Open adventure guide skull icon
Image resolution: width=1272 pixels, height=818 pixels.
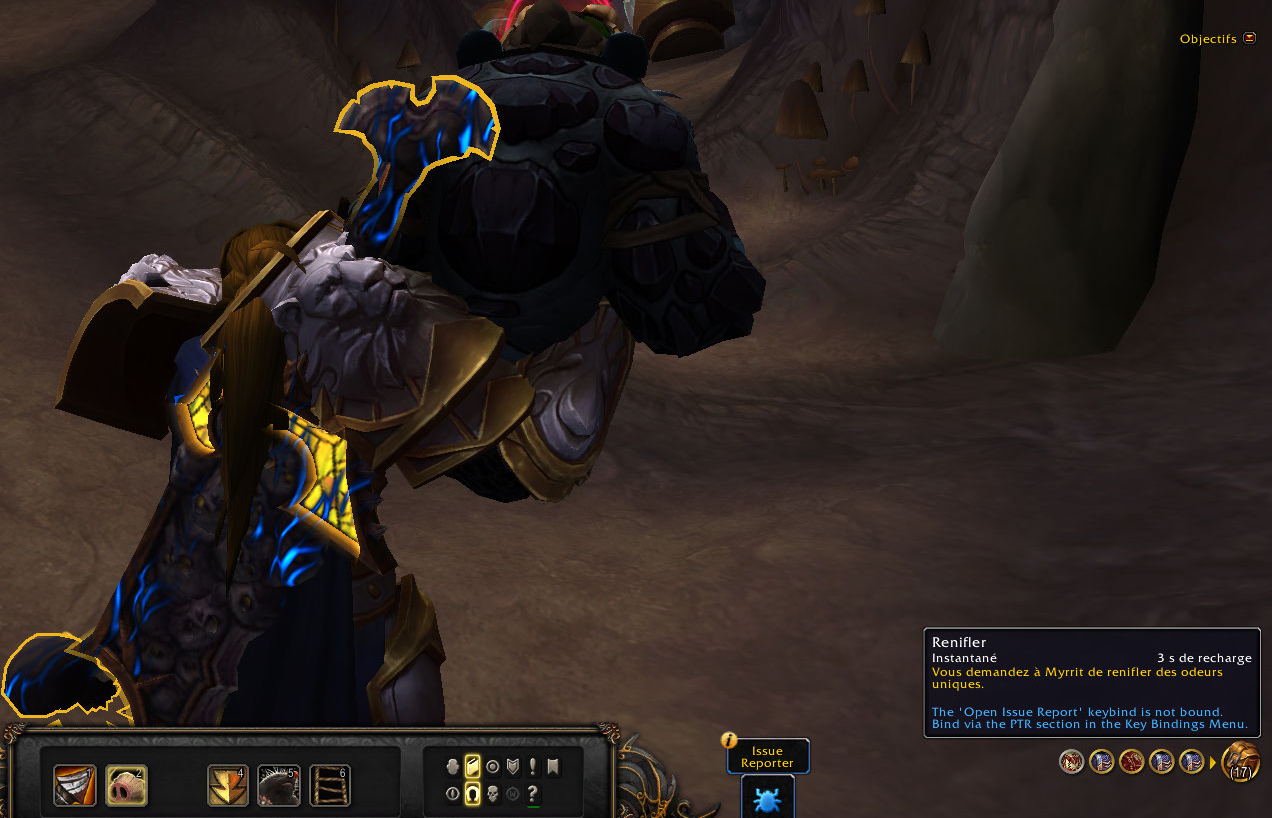click(x=493, y=794)
